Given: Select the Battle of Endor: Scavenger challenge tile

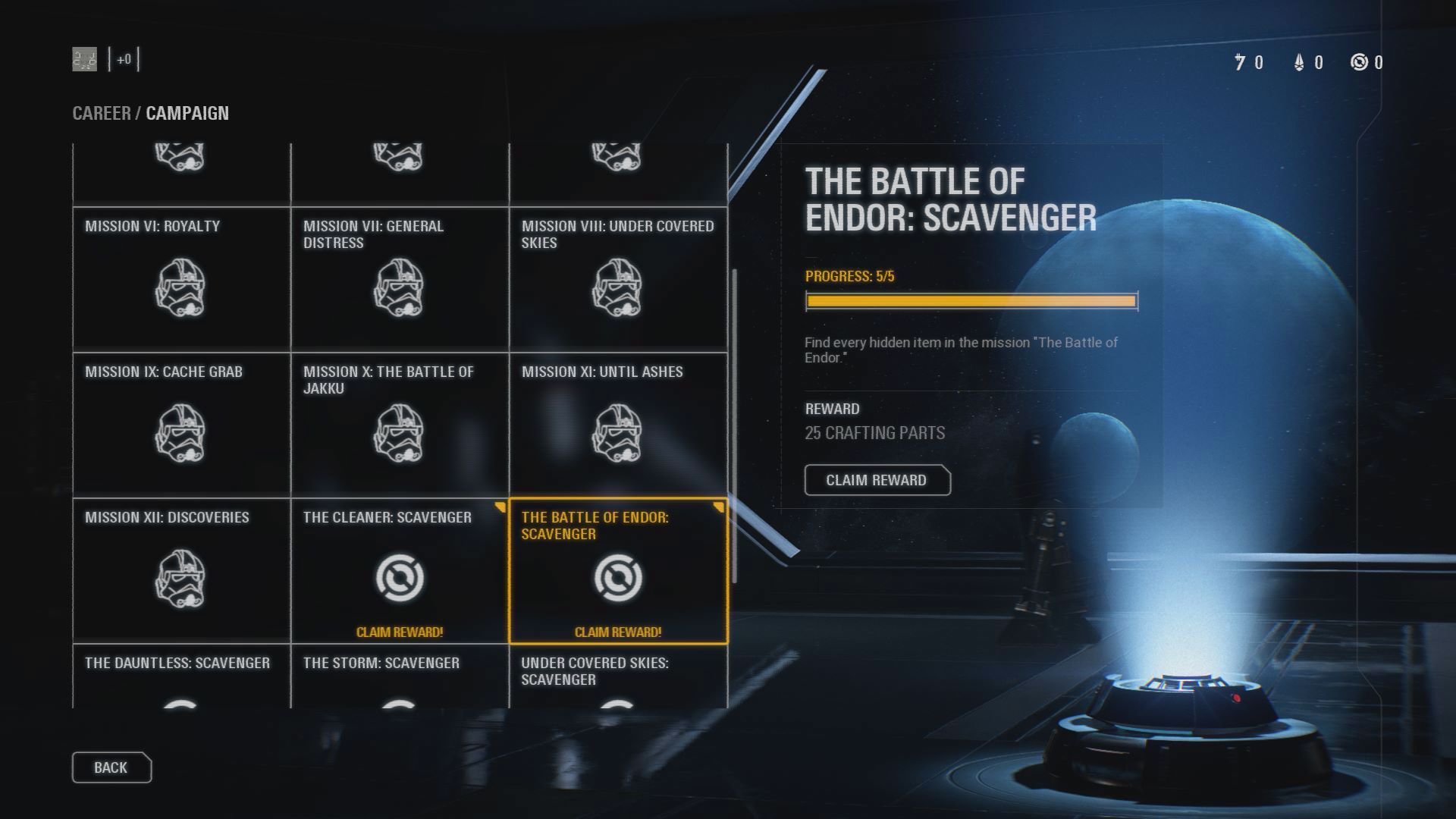Looking at the screenshot, I should (618, 569).
